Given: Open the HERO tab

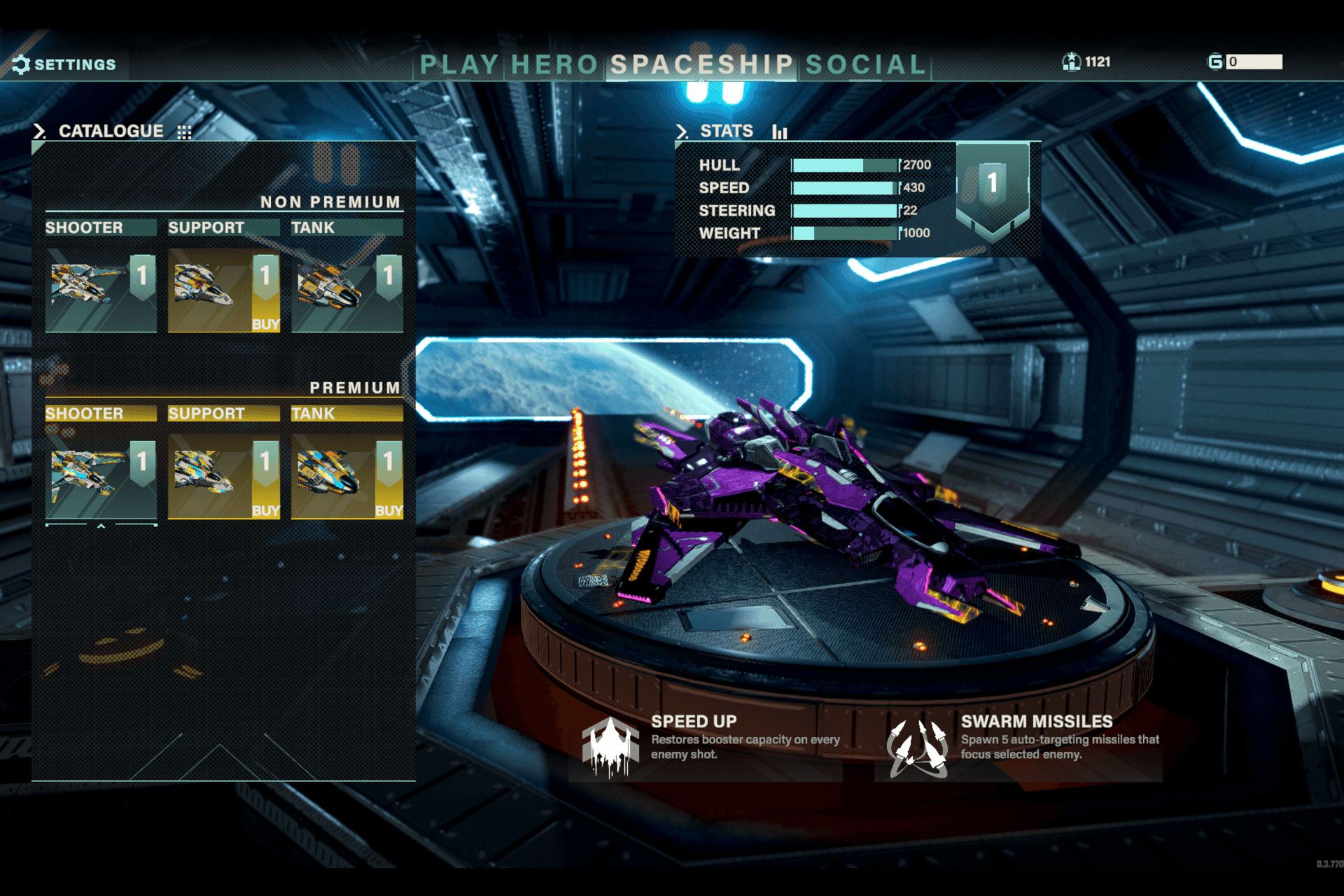Looking at the screenshot, I should 554,65.
